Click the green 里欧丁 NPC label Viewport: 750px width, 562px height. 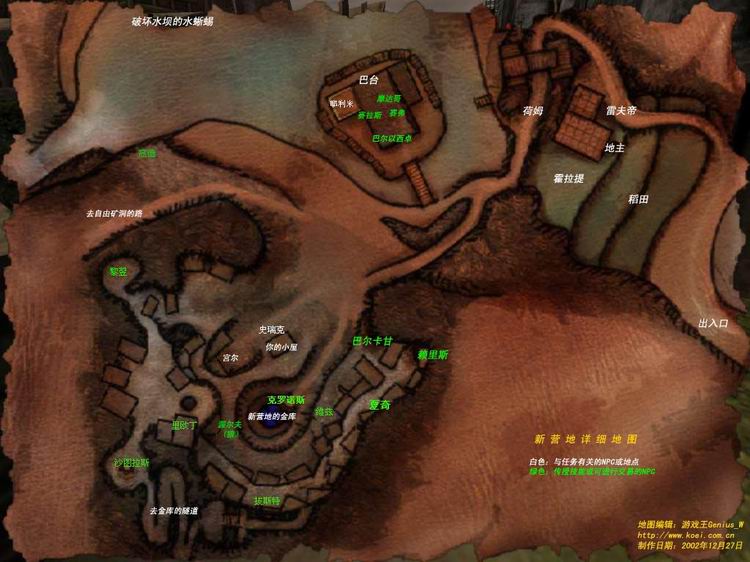pos(185,425)
